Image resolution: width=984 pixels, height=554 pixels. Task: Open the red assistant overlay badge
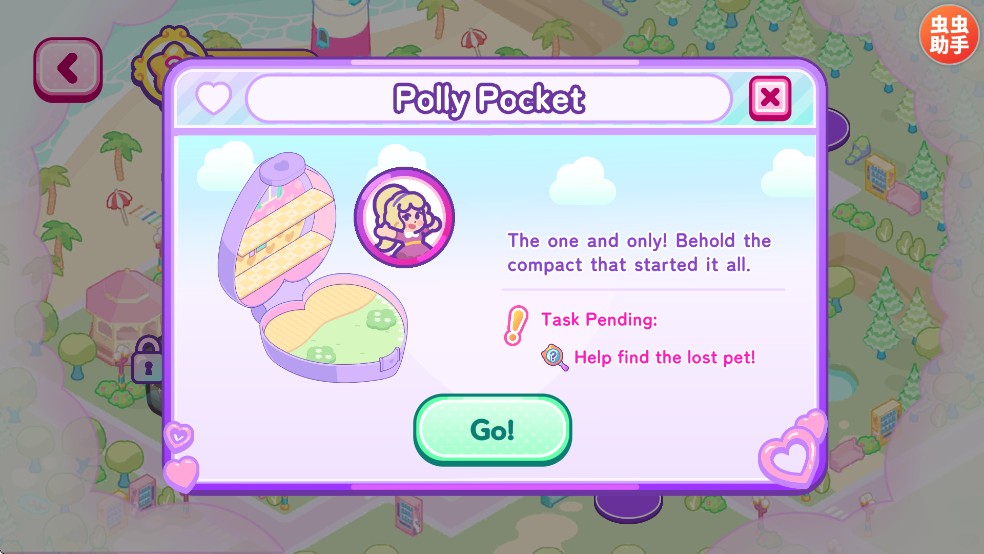949,36
